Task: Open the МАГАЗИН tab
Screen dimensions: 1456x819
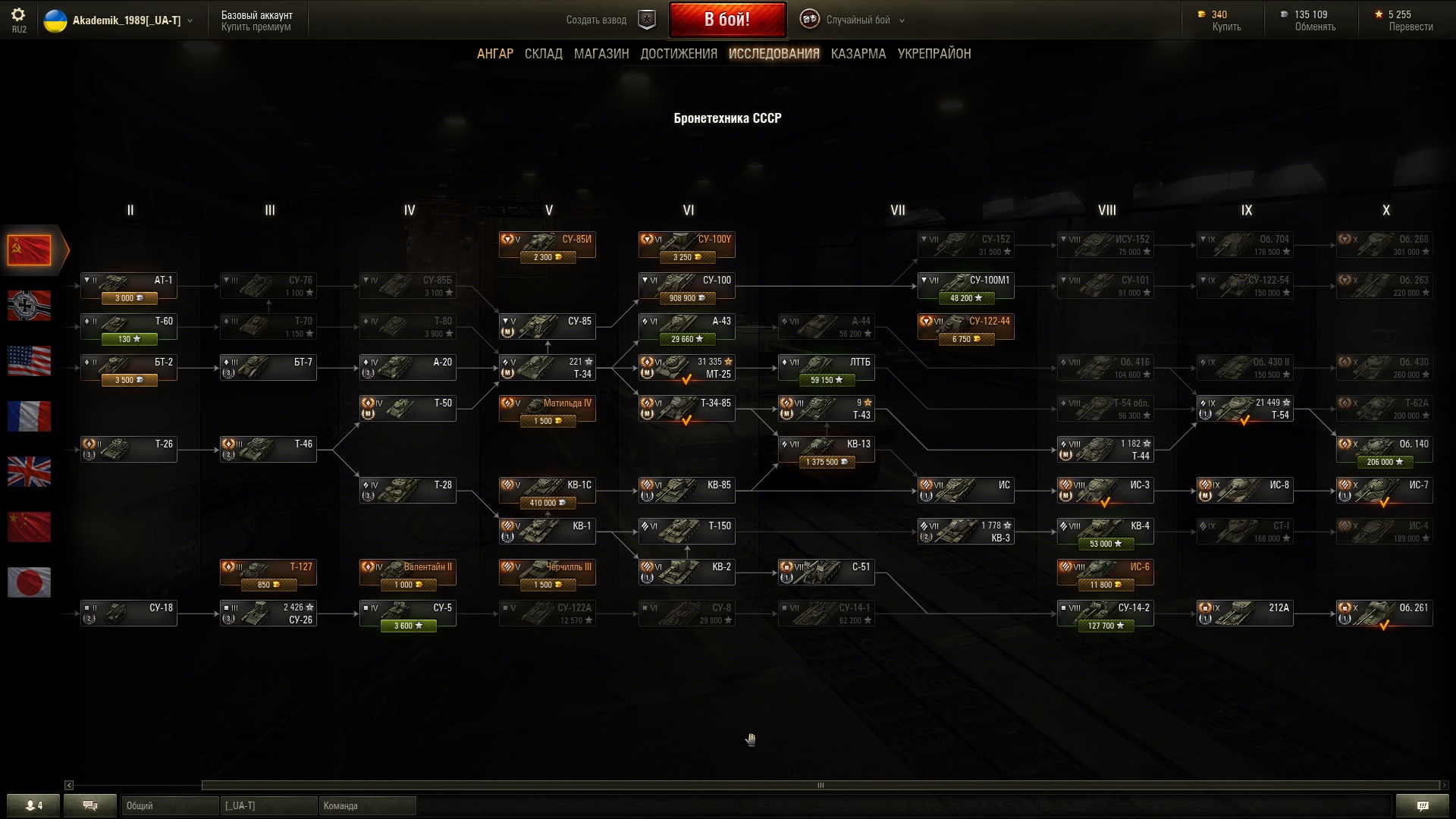Action: (601, 54)
